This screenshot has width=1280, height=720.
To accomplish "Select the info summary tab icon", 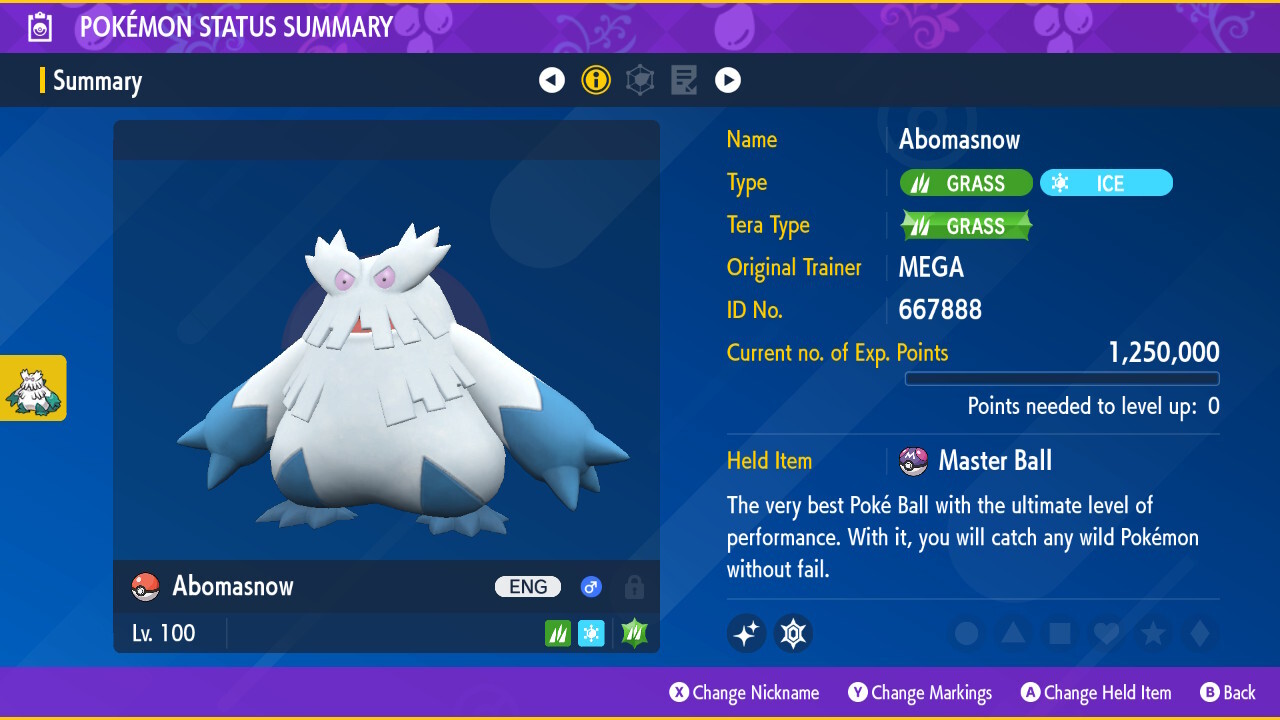I will (596, 80).
